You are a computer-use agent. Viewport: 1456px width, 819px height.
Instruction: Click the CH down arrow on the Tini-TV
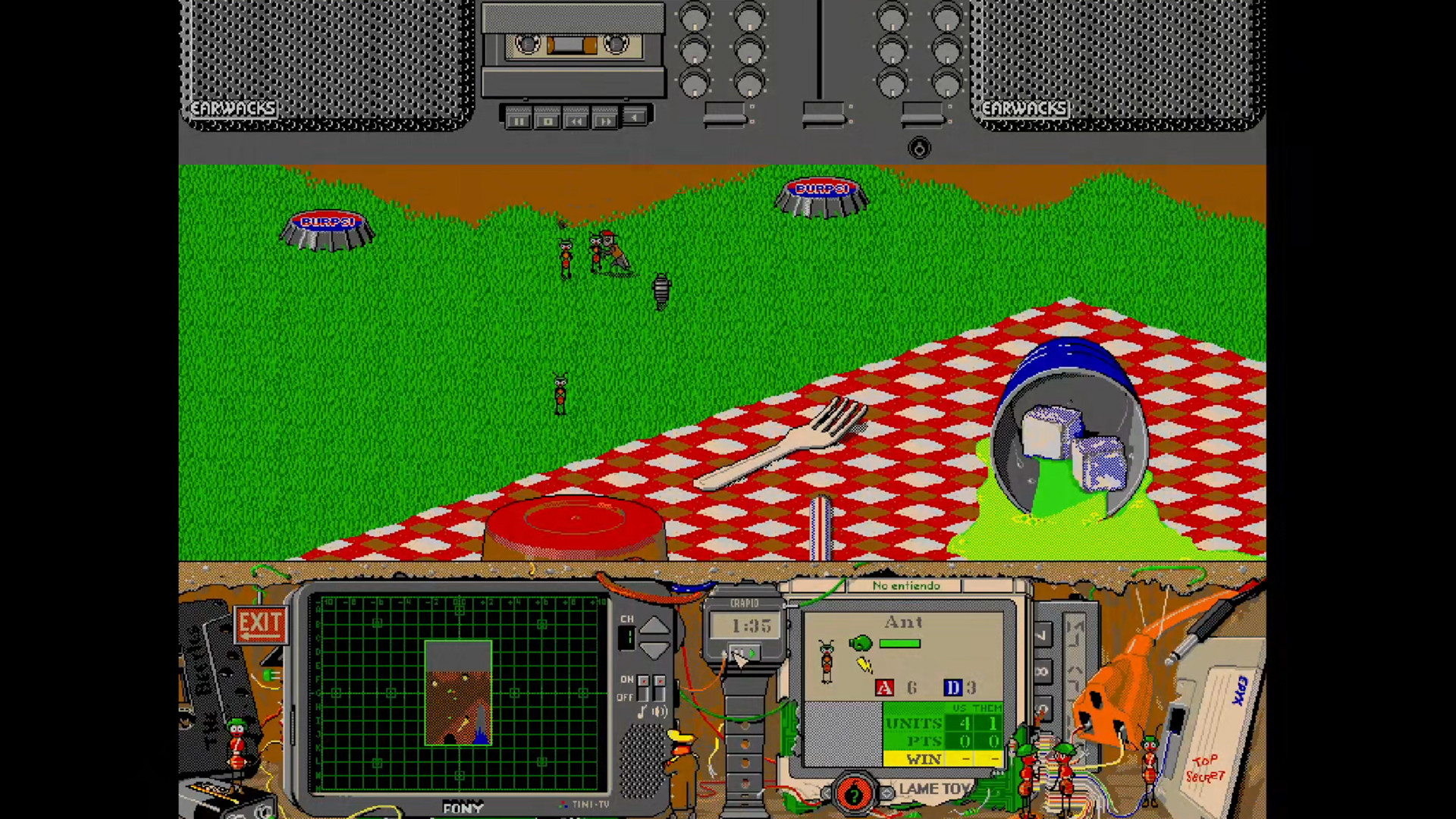click(x=654, y=649)
